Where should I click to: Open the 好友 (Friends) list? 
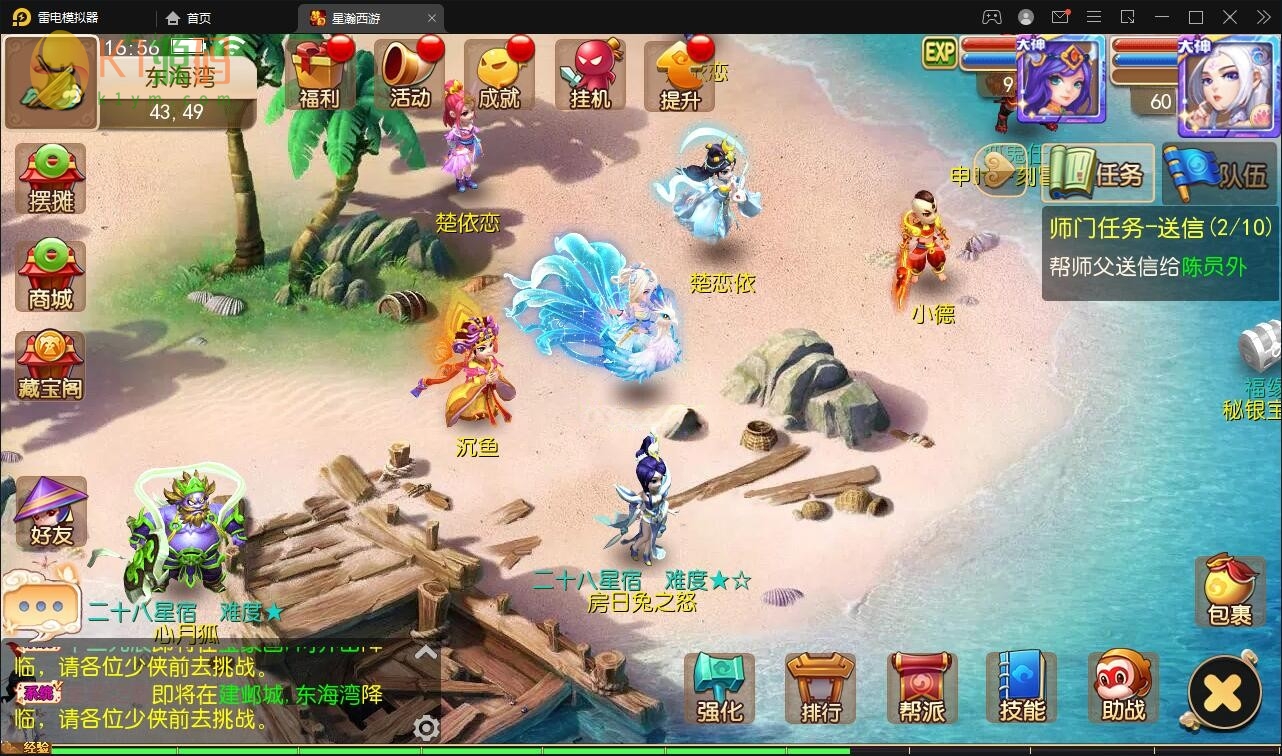pos(50,512)
